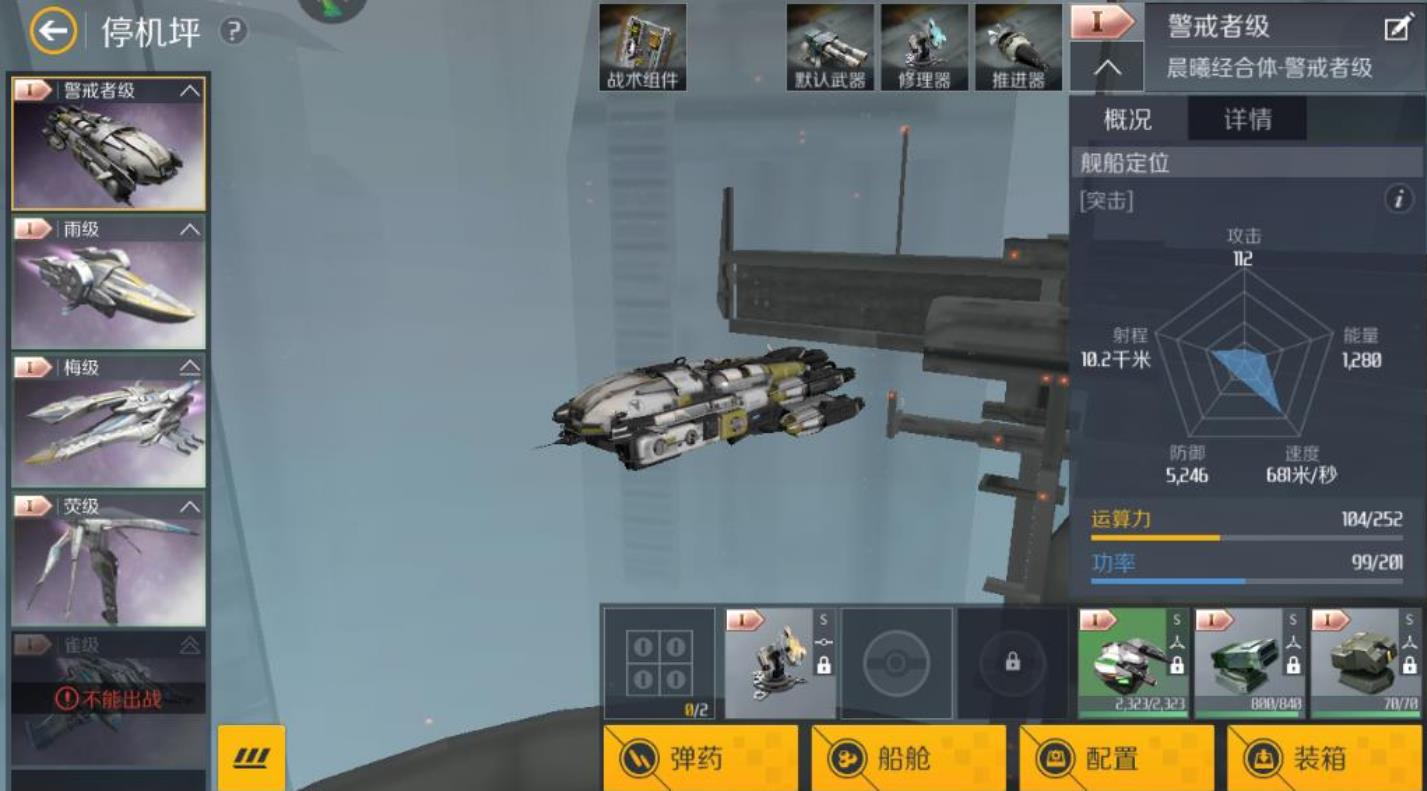
Task: Open the 船舱 cargo hold
Action: 908,758
